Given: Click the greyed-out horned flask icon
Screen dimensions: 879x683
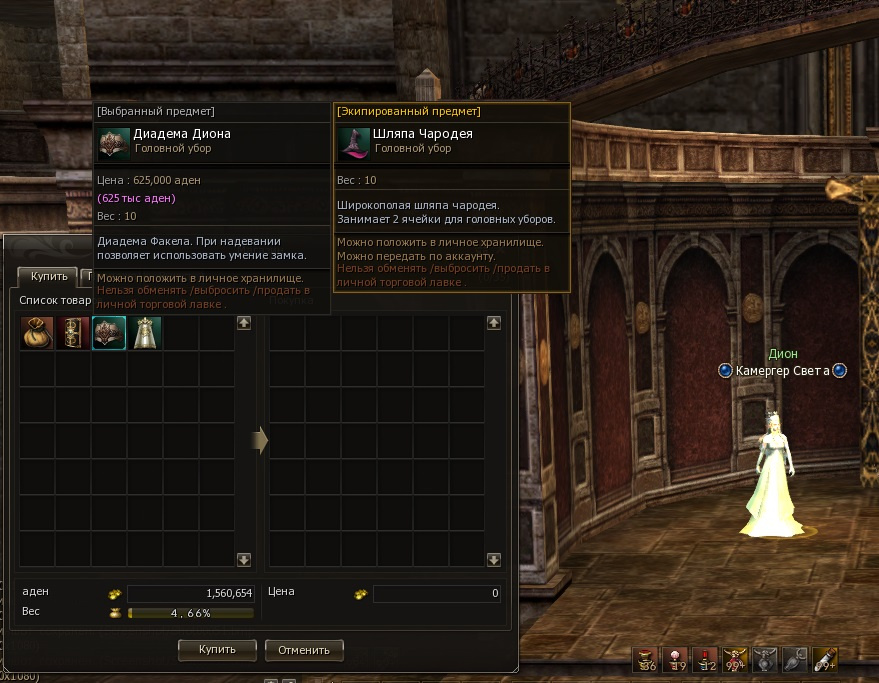Looking at the screenshot, I should pyautogui.click(x=765, y=660).
